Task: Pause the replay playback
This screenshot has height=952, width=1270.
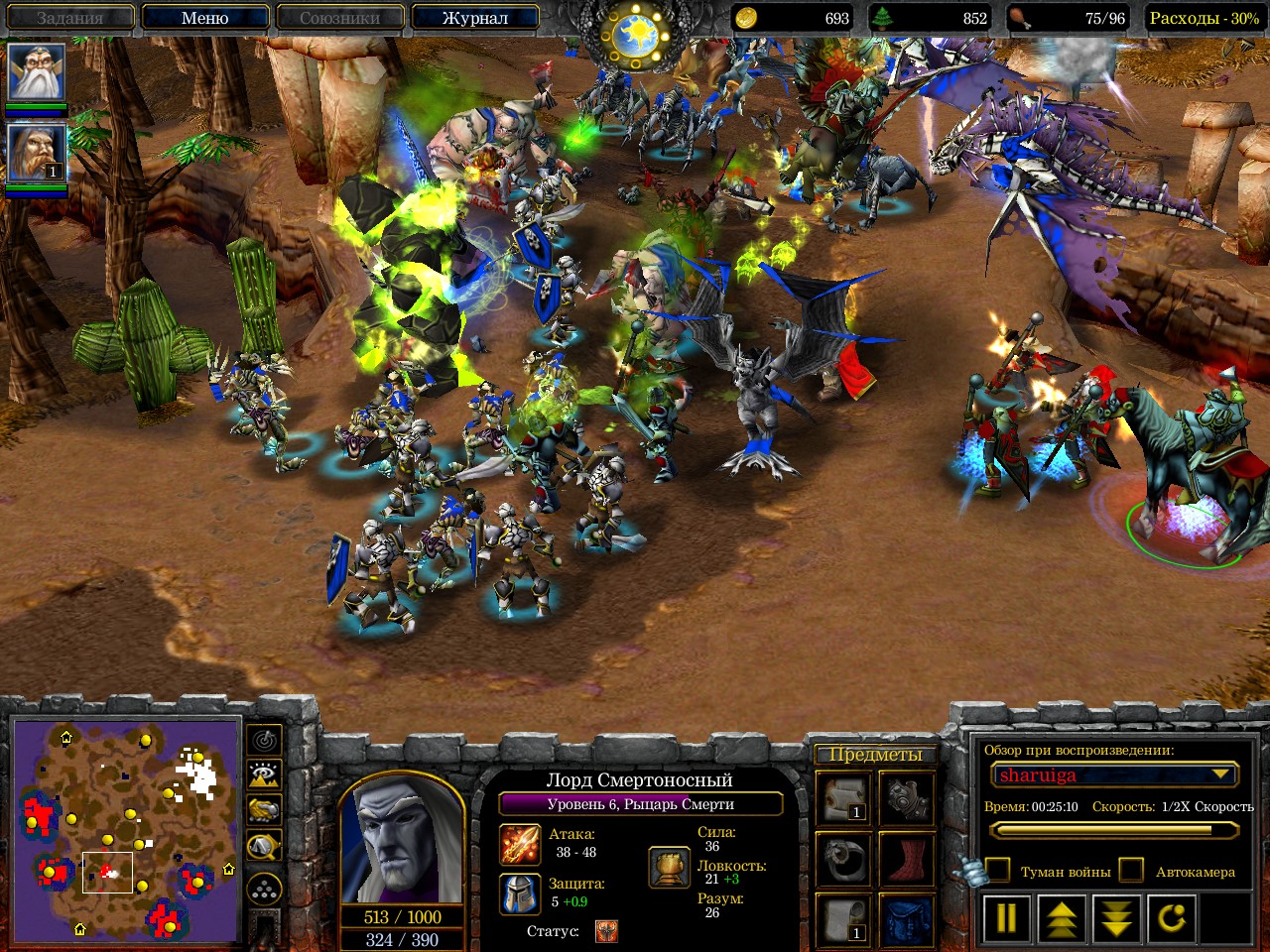Action: pos(1006,918)
